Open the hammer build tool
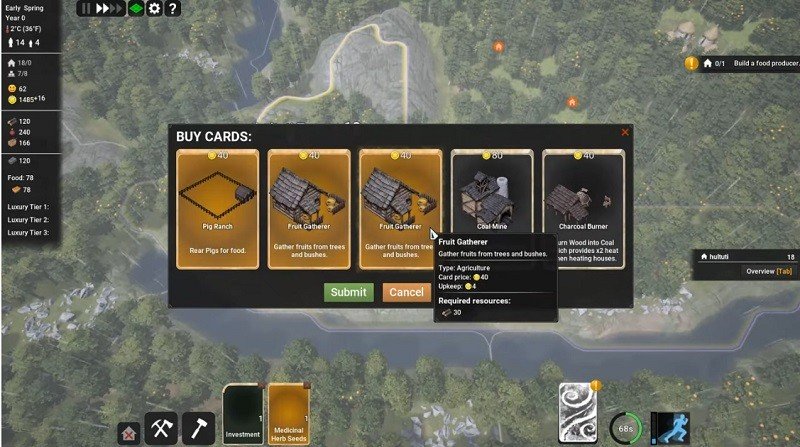The image size is (800, 447). (x=199, y=428)
